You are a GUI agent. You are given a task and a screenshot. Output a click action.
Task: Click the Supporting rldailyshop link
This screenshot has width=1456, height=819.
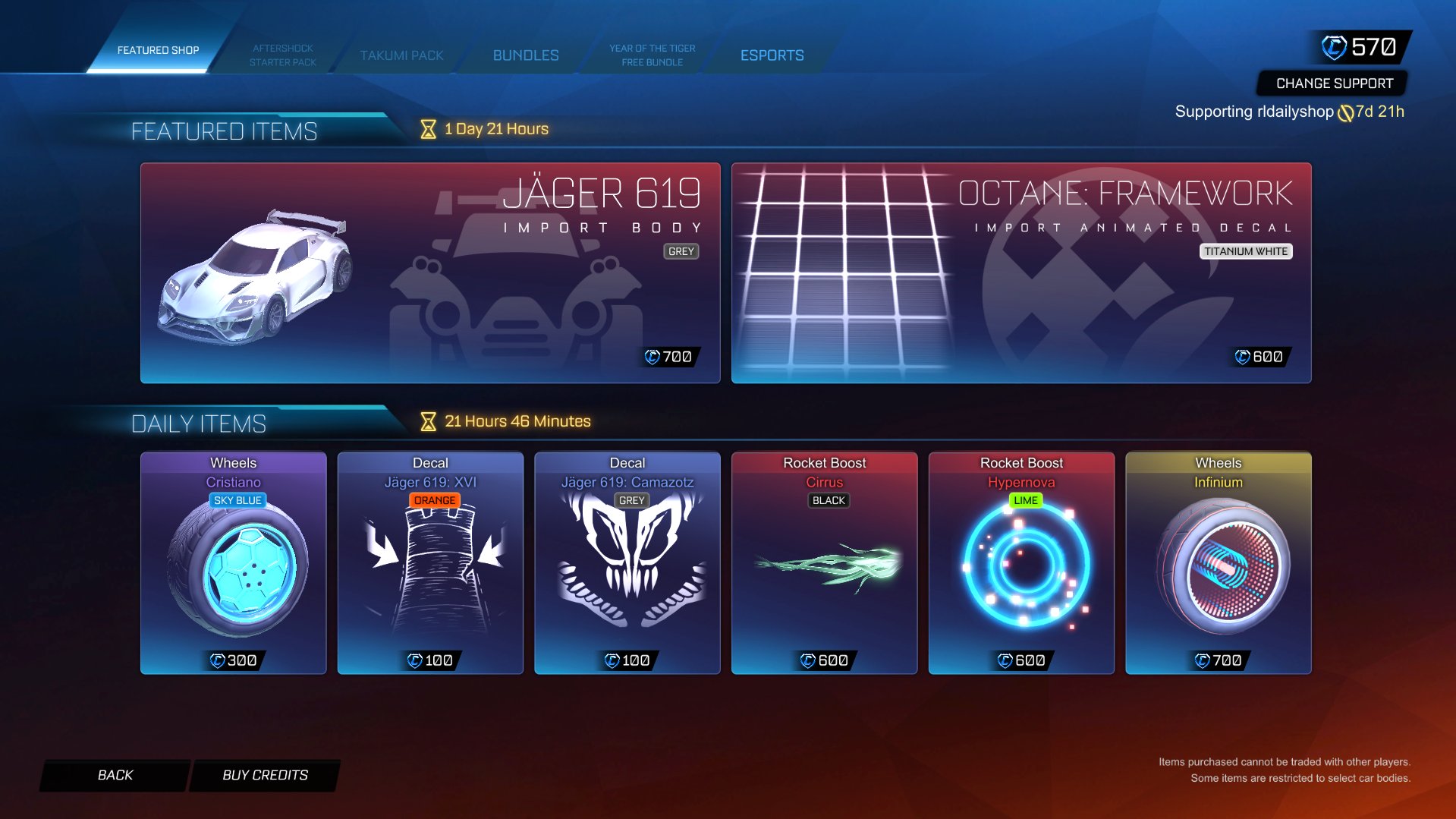pyautogui.click(x=1253, y=111)
